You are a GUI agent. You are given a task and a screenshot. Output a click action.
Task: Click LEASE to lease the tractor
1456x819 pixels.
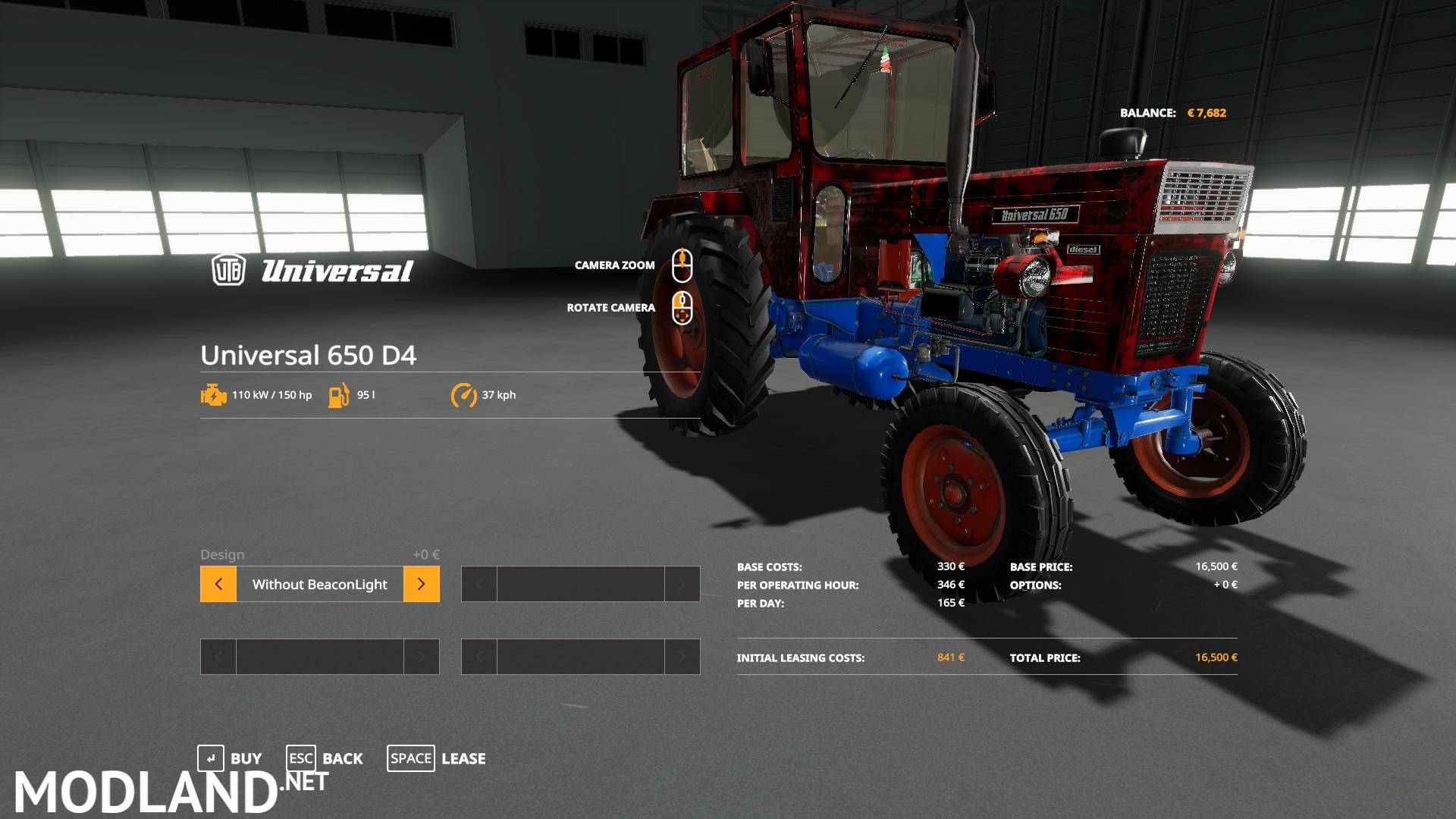[463, 758]
